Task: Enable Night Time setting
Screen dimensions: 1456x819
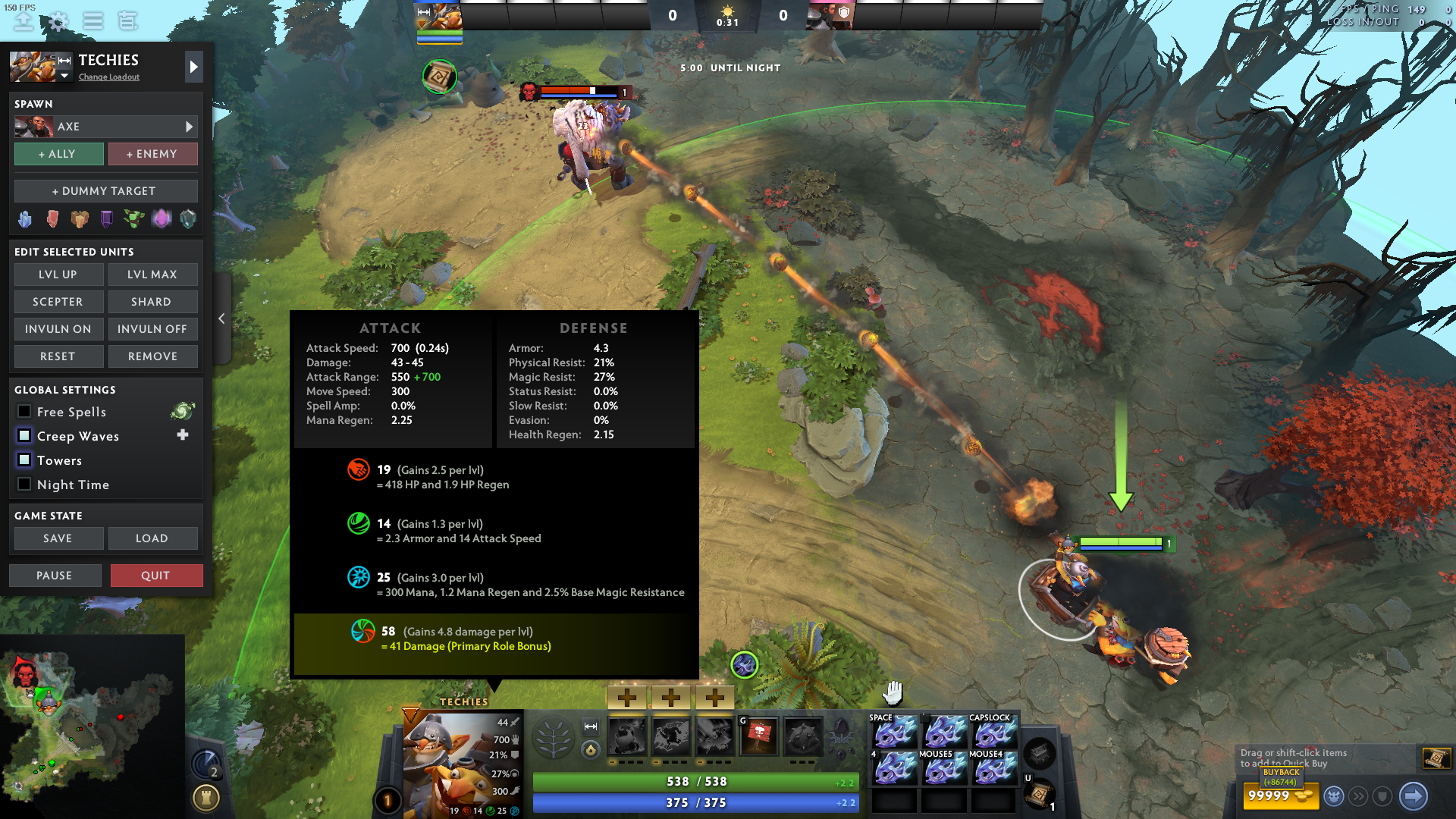Action: pyautogui.click(x=24, y=485)
